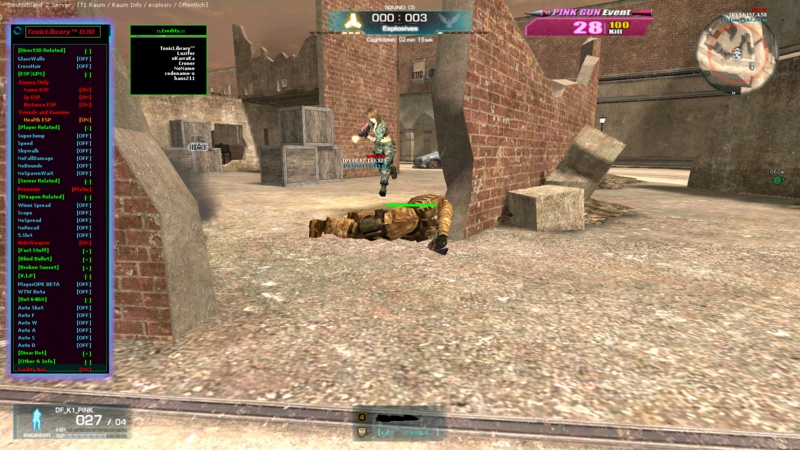800x450 pixels.
Task: Expand the Fast Stuff section
Action: coord(87,251)
